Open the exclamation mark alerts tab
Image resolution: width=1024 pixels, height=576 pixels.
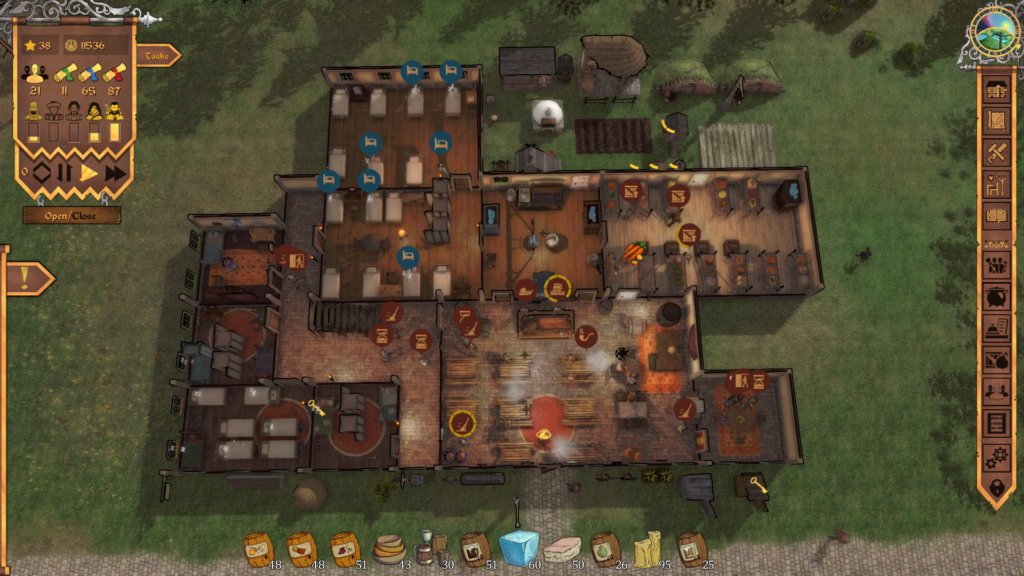click(x=26, y=279)
